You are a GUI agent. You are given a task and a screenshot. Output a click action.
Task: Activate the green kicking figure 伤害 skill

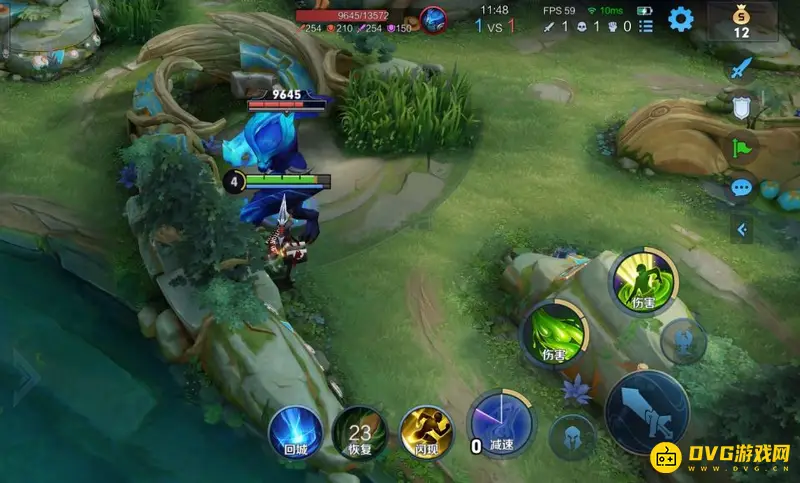pyautogui.click(x=642, y=282)
